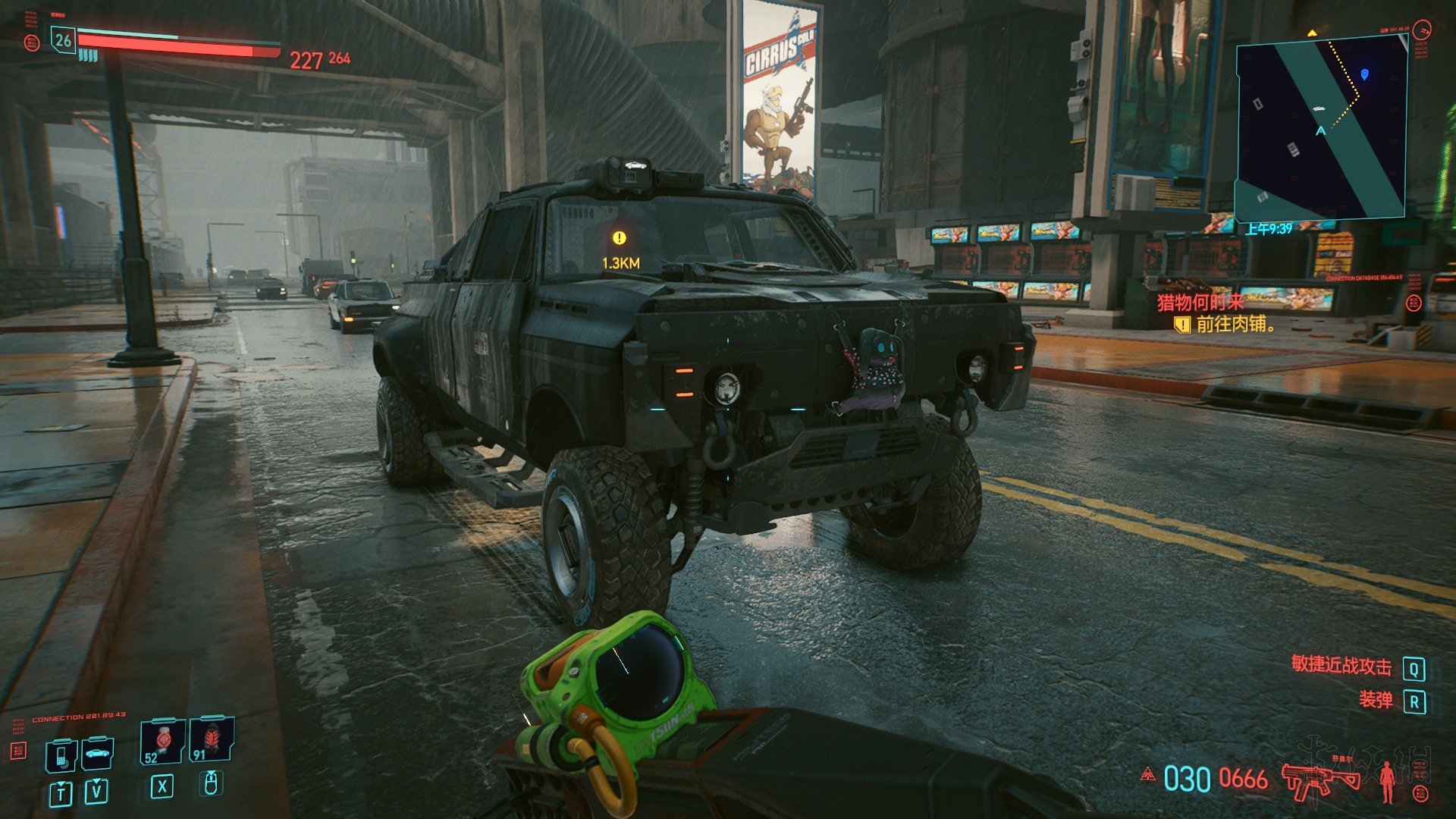Click the red body stance silhouette icon
Image resolution: width=1456 pixels, height=819 pixels.
[x=1388, y=781]
